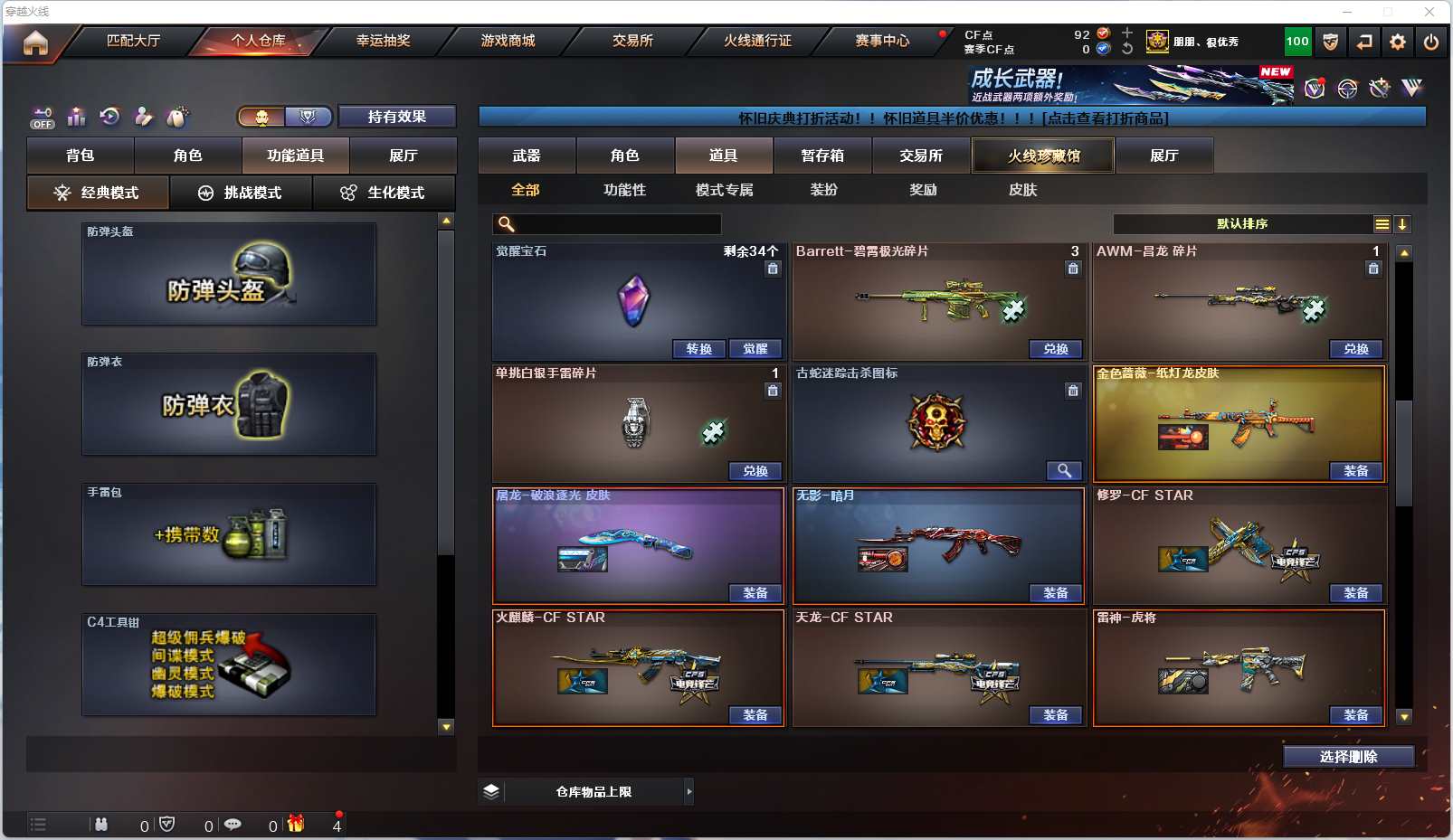Pick the 手雷包 grenade pack item
This screenshot has width=1453, height=840.
coord(229,534)
